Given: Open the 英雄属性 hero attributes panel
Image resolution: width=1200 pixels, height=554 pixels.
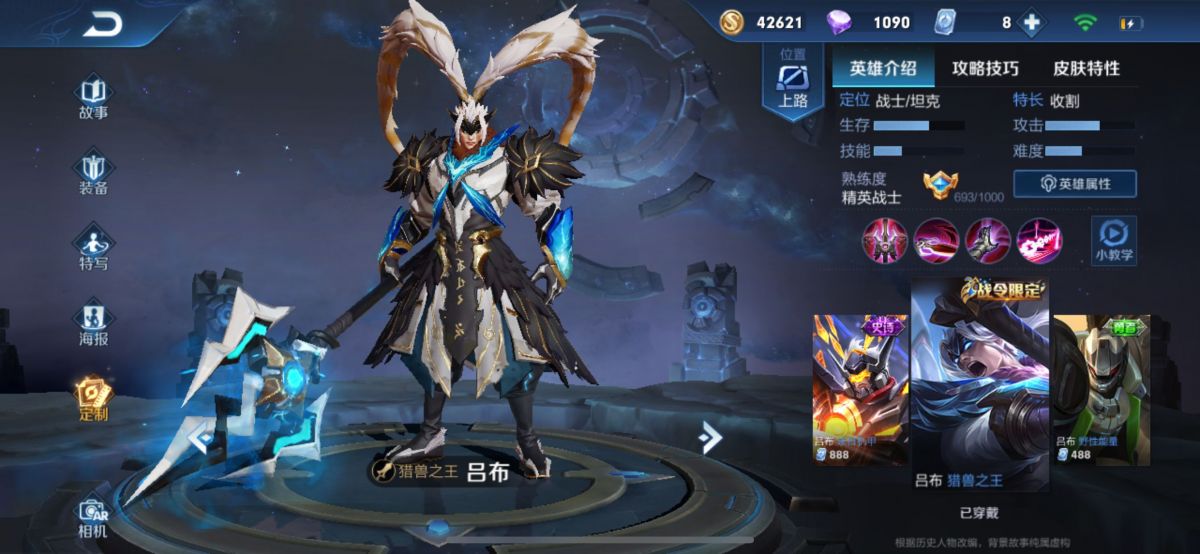Looking at the screenshot, I should pyautogui.click(x=1074, y=184).
